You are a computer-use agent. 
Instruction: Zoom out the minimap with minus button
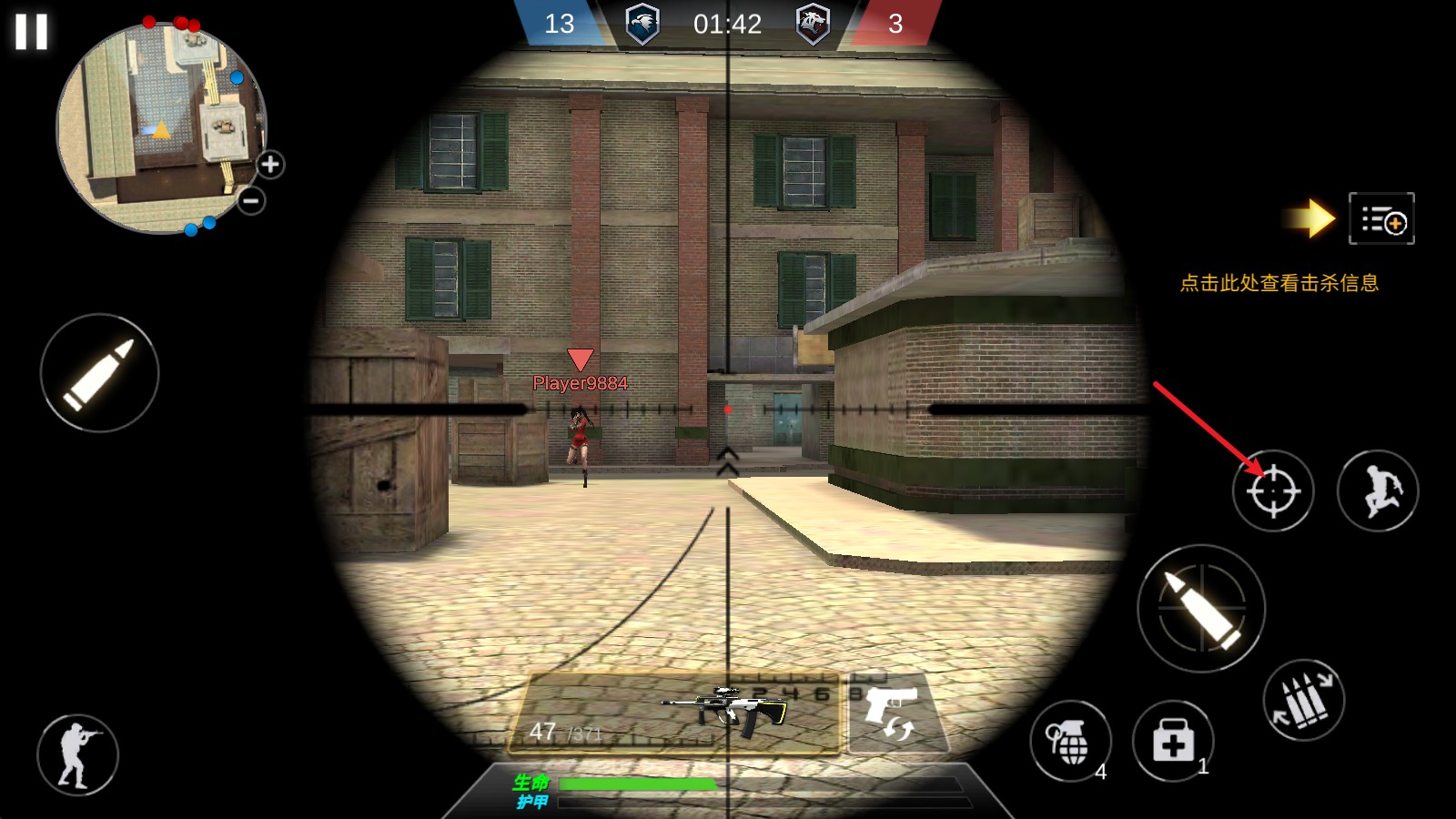(x=251, y=200)
